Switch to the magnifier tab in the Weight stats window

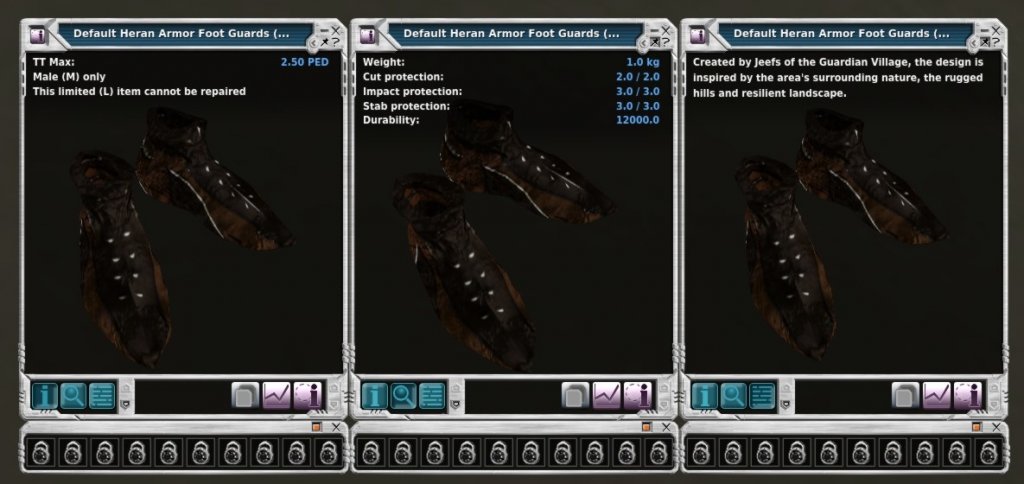click(403, 395)
